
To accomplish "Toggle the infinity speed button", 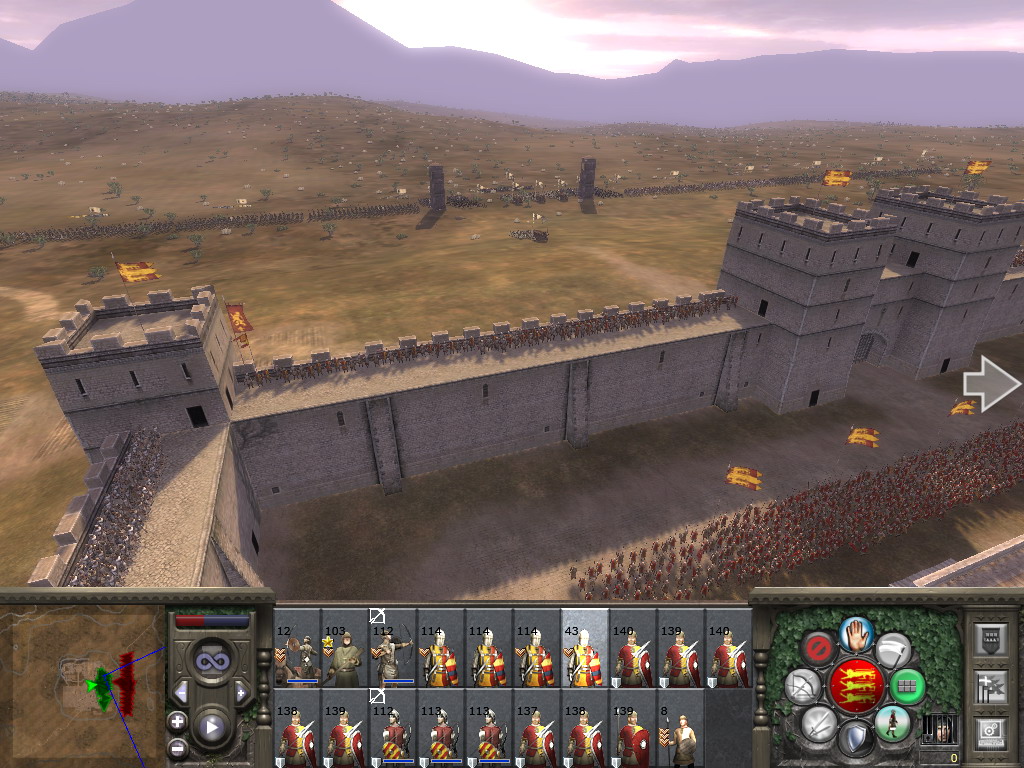I will pos(211,660).
